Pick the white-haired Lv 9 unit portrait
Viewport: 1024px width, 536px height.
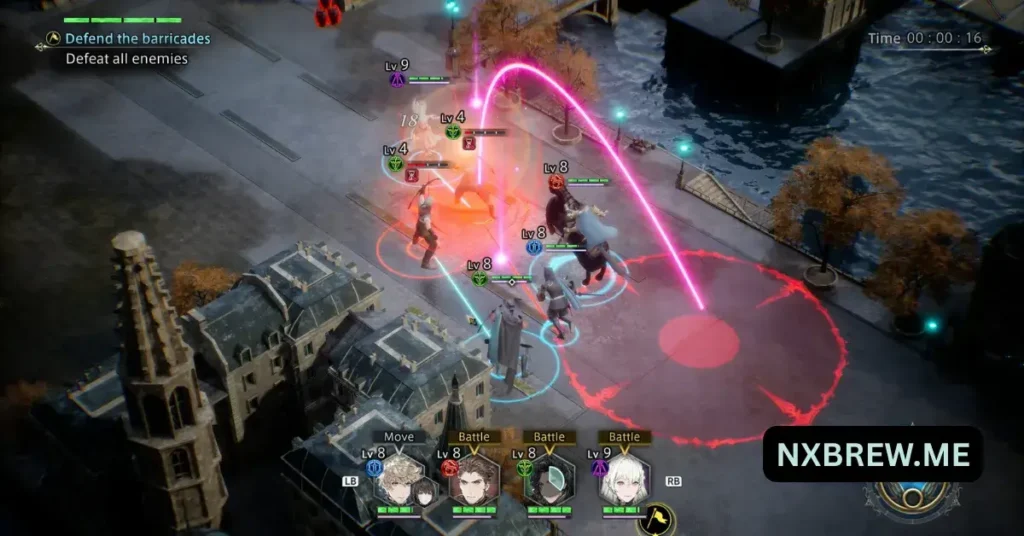pyautogui.click(x=624, y=482)
